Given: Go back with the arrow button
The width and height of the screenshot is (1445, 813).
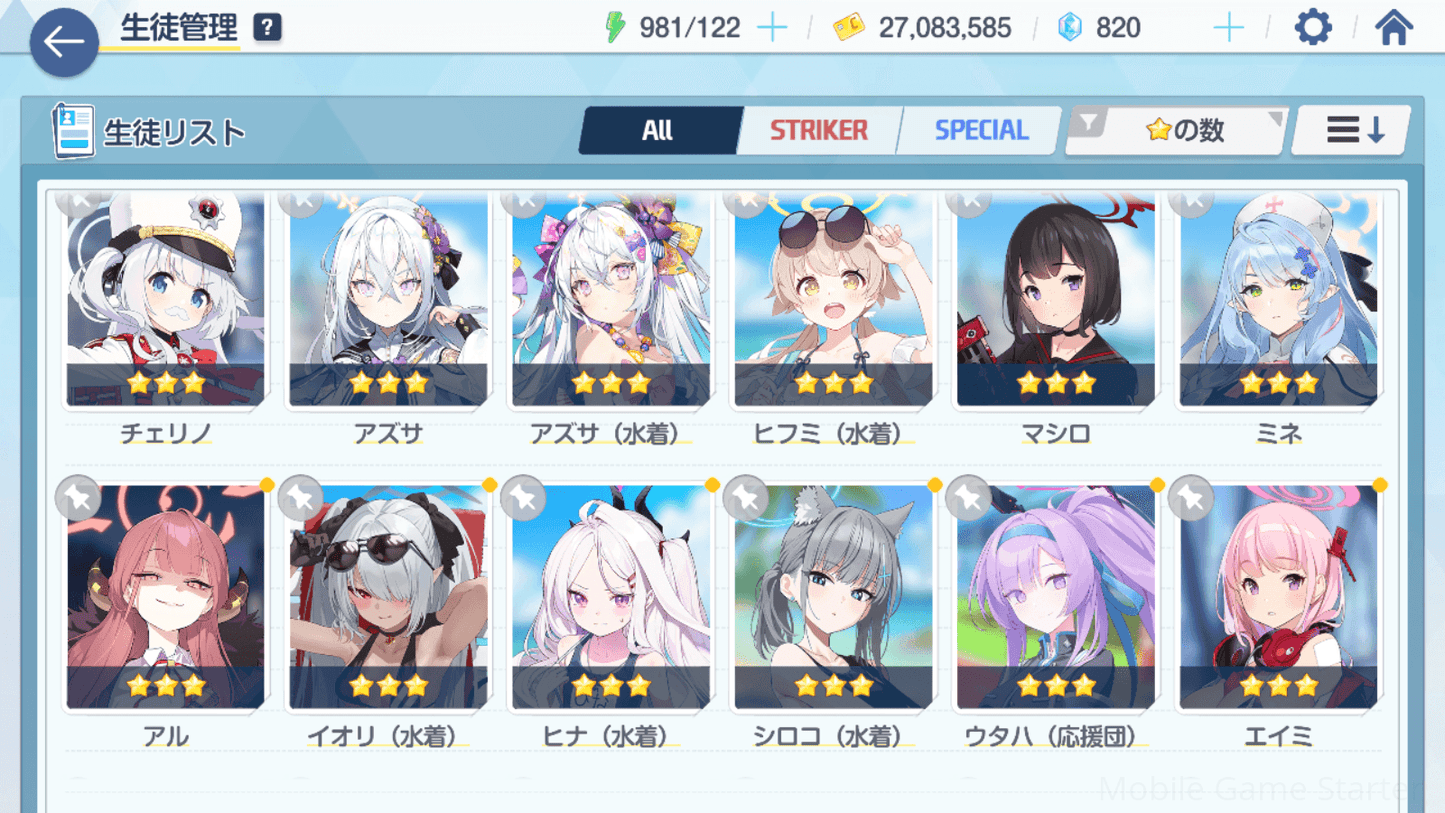Looking at the screenshot, I should [64, 42].
